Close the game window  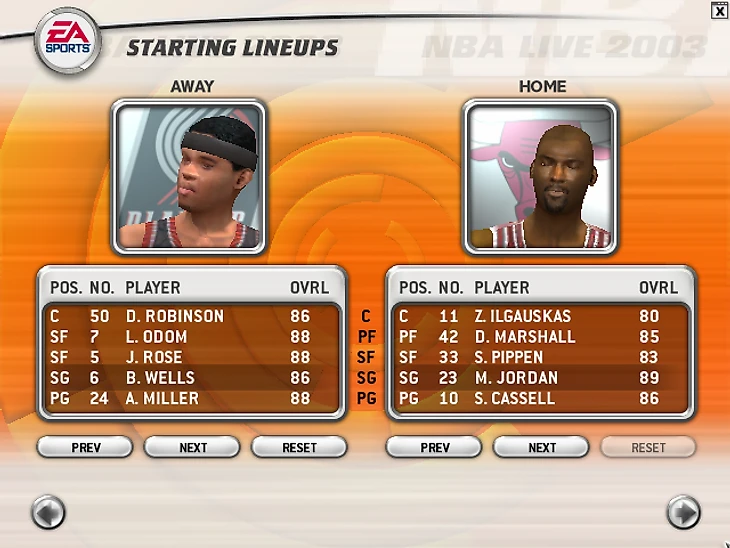tap(719, 11)
